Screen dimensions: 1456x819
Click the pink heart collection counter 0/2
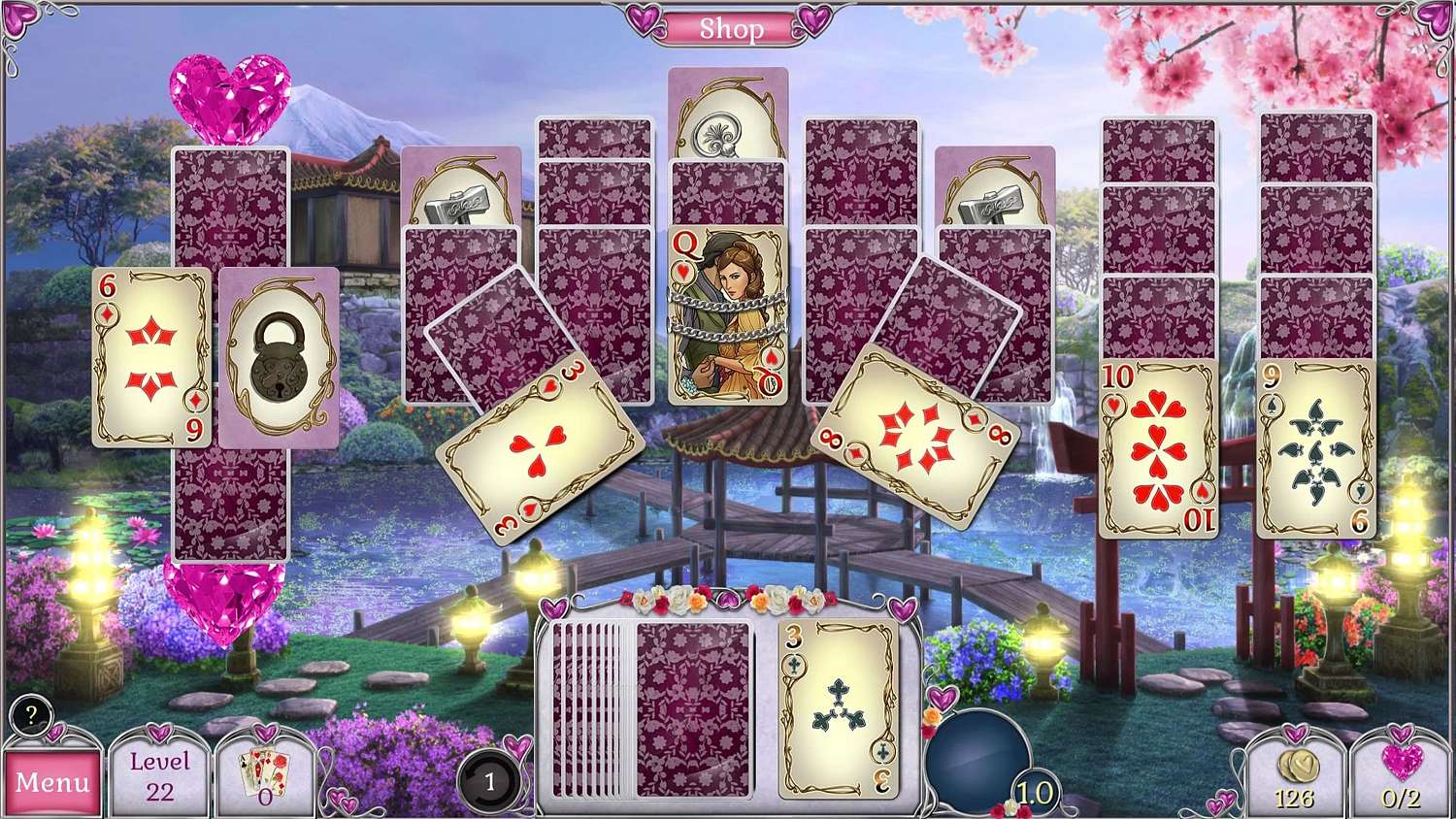1398,773
